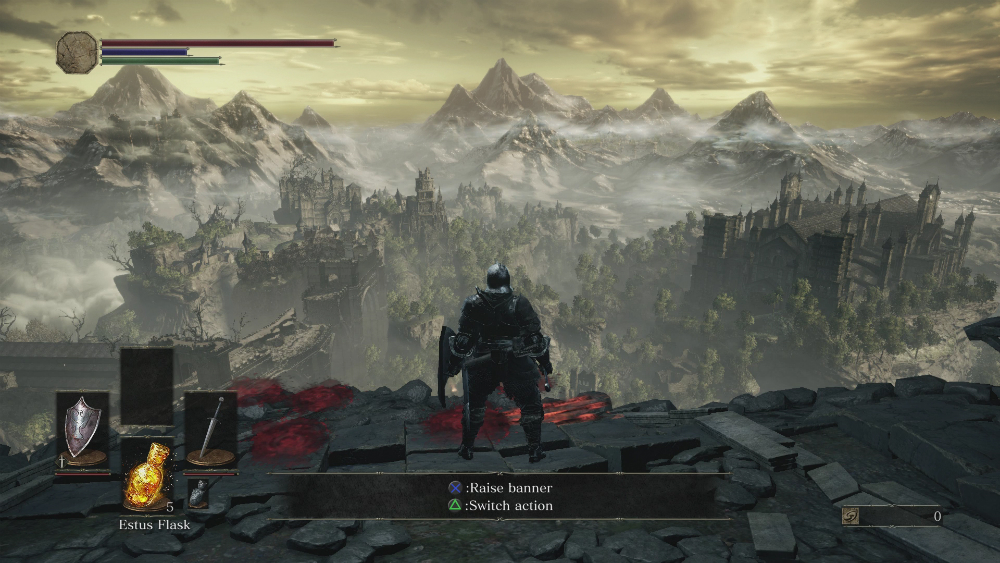Click the round character emblem beside the bars

point(77,52)
